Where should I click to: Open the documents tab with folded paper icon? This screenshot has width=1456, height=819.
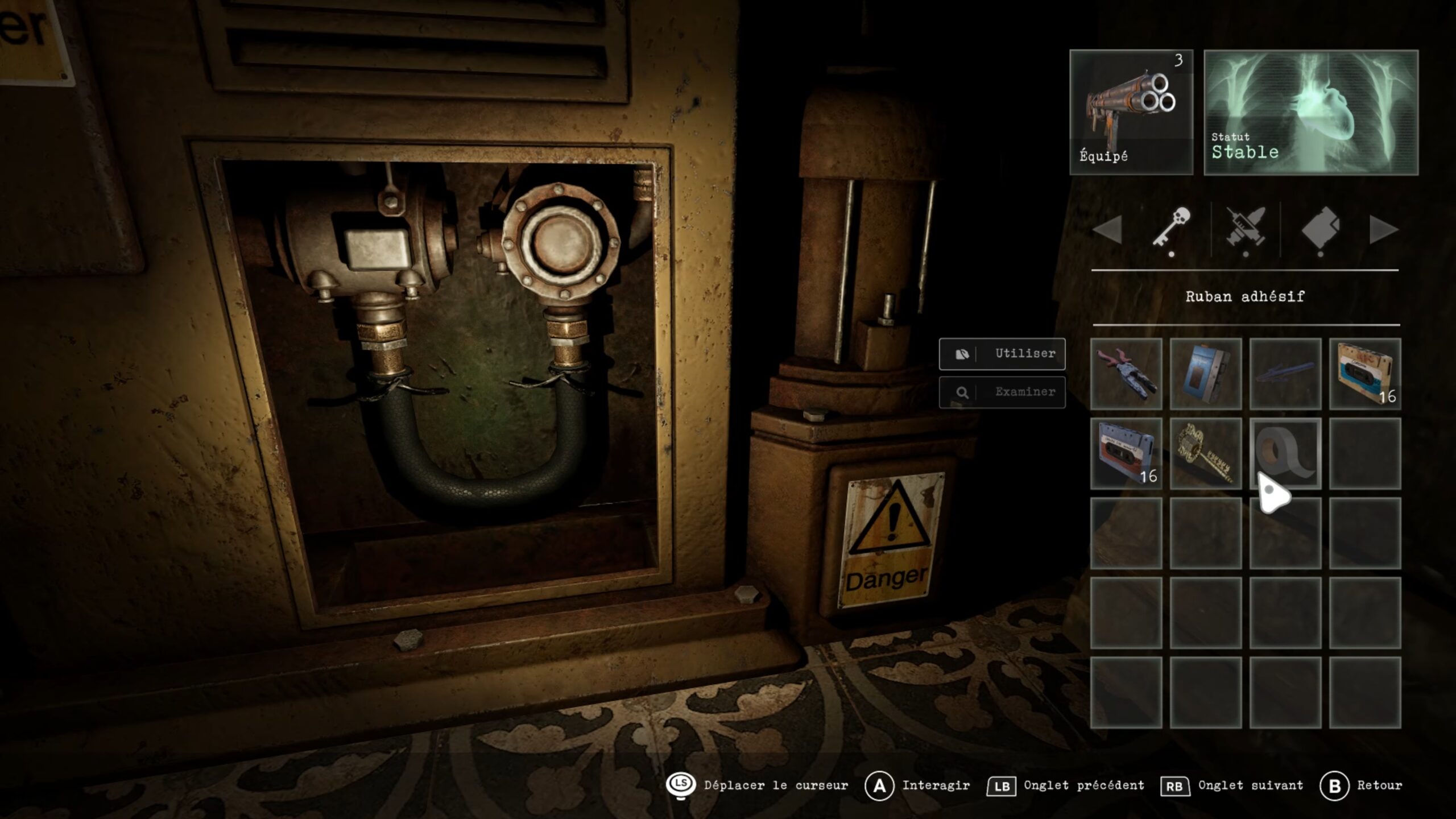point(1321,229)
